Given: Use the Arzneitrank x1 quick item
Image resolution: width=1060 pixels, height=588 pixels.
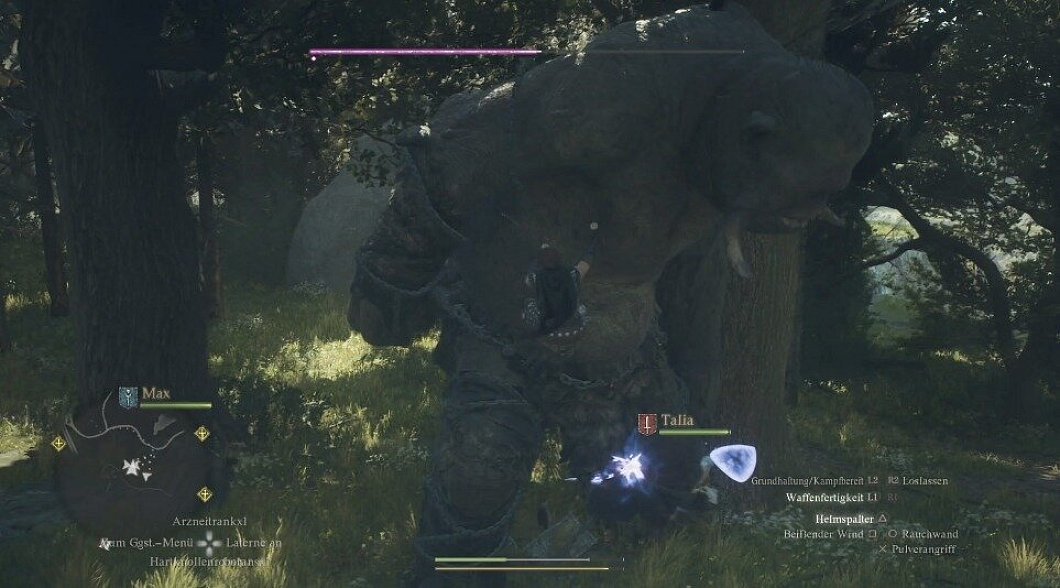Looking at the screenshot, I should pyautogui.click(x=209, y=521).
